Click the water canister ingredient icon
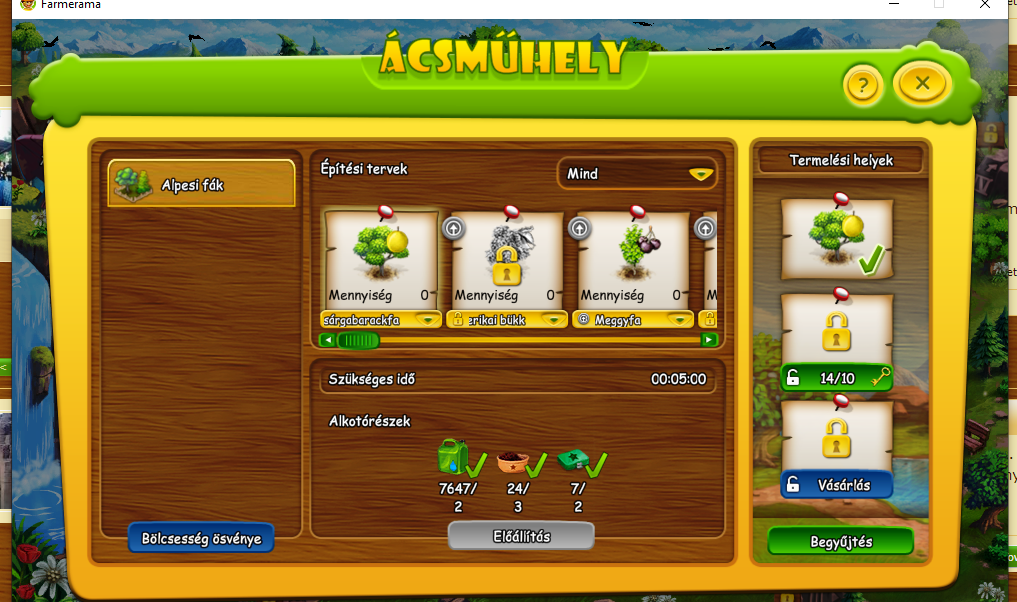Viewport: 1017px width, 602px height. (452, 456)
